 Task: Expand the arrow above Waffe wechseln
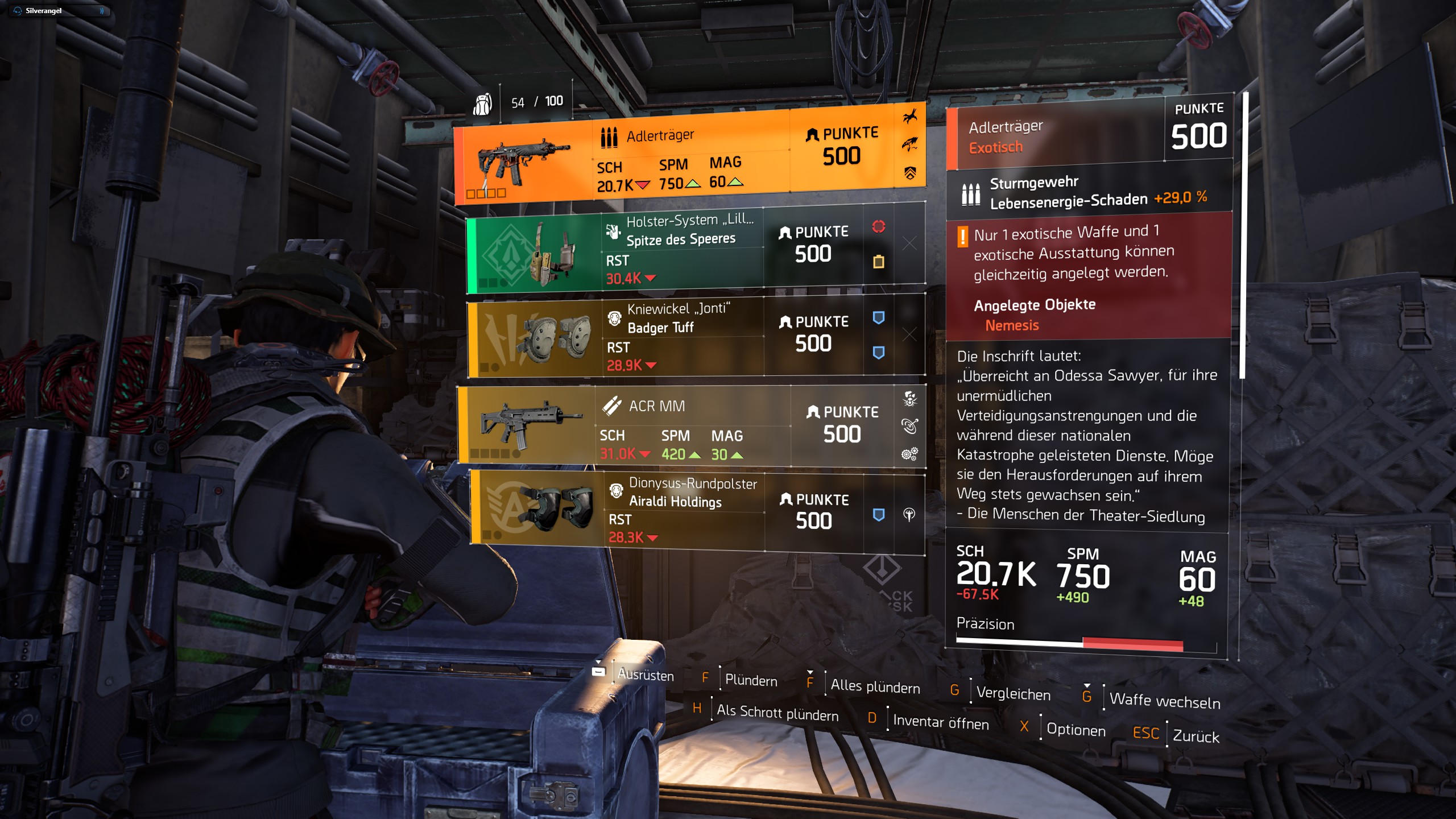[x=1086, y=686]
